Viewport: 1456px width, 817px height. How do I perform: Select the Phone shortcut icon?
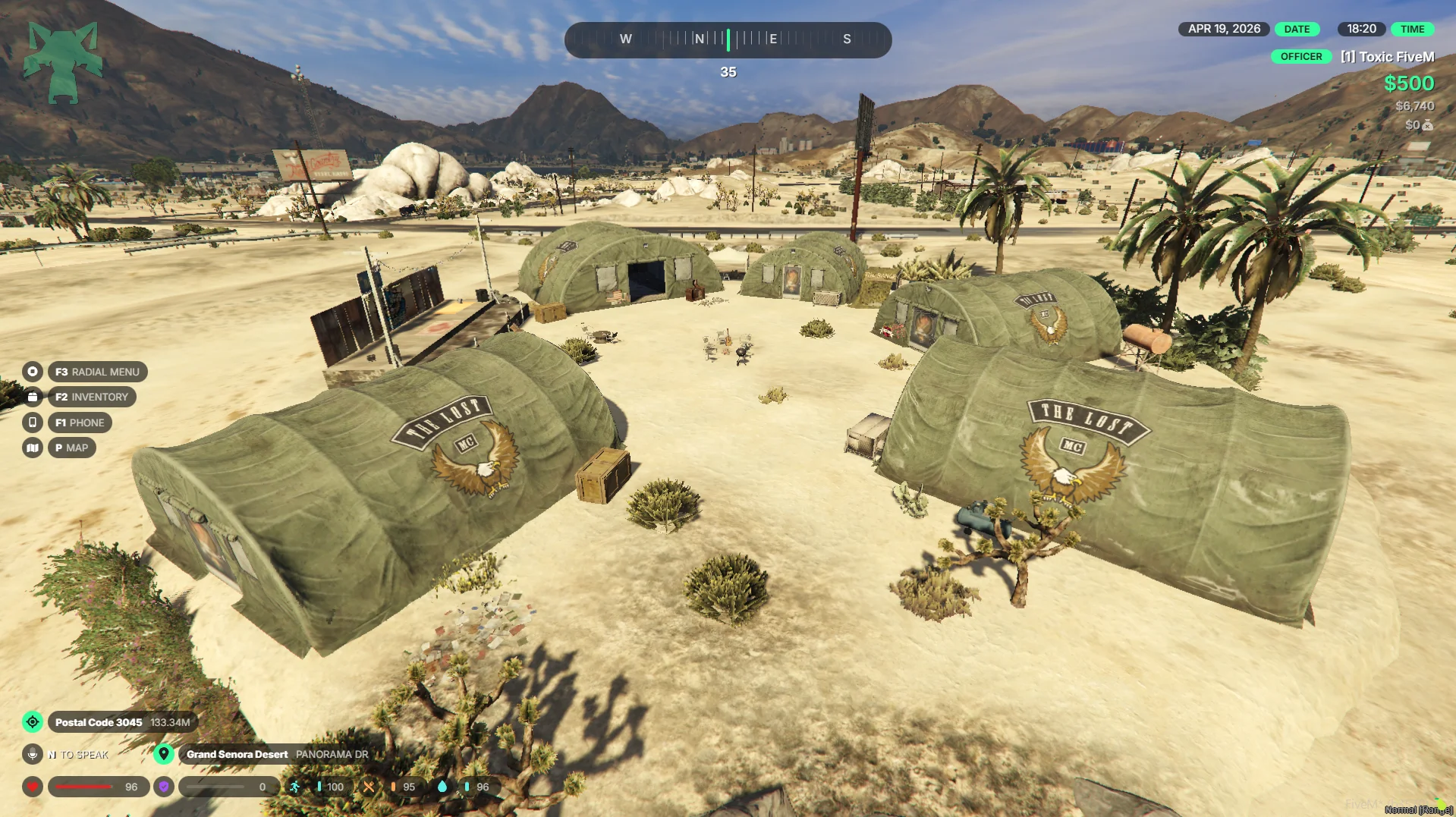click(33, 423)
